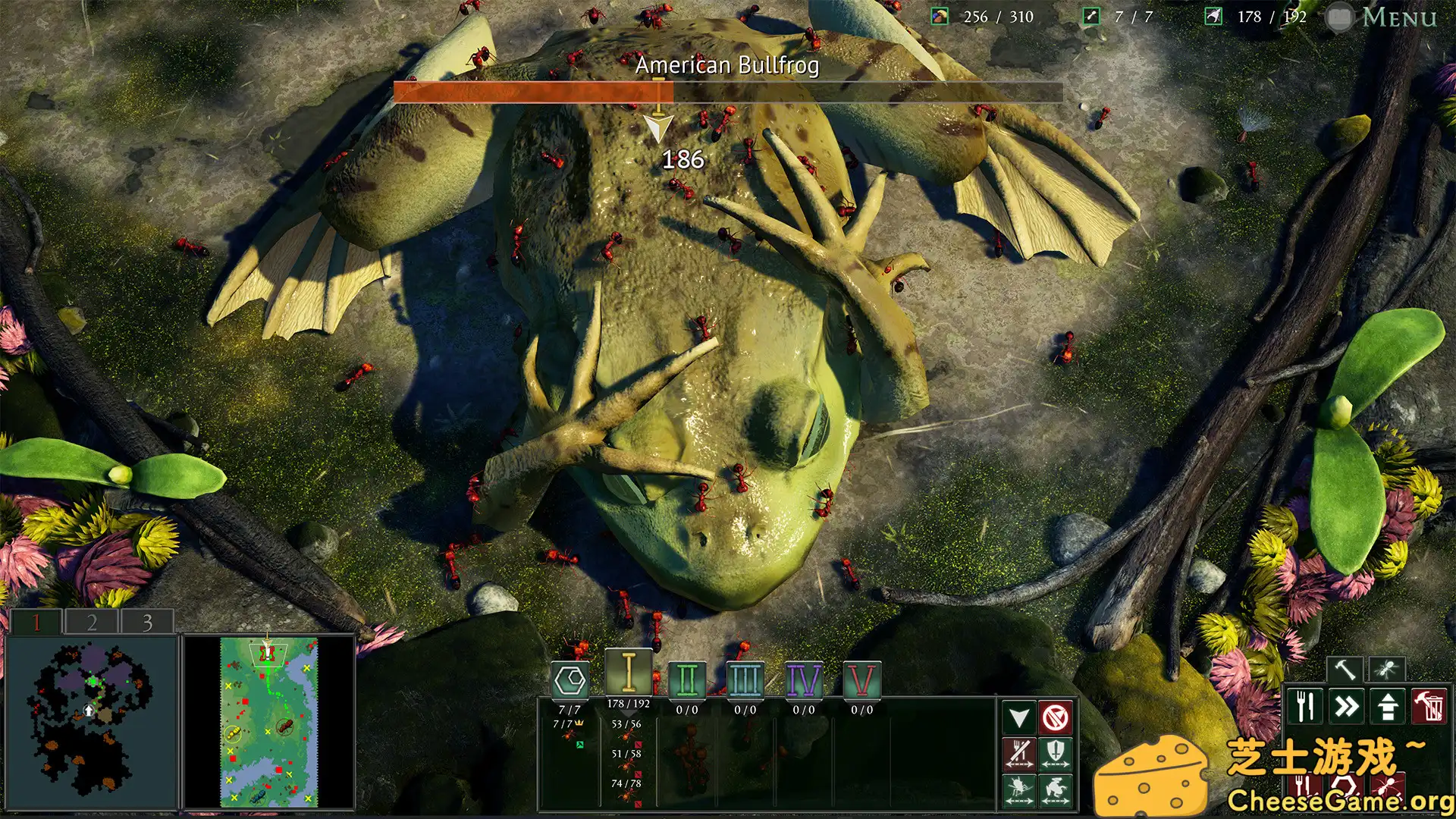Switch to minimap tab 2

click(x=90, y=623)
